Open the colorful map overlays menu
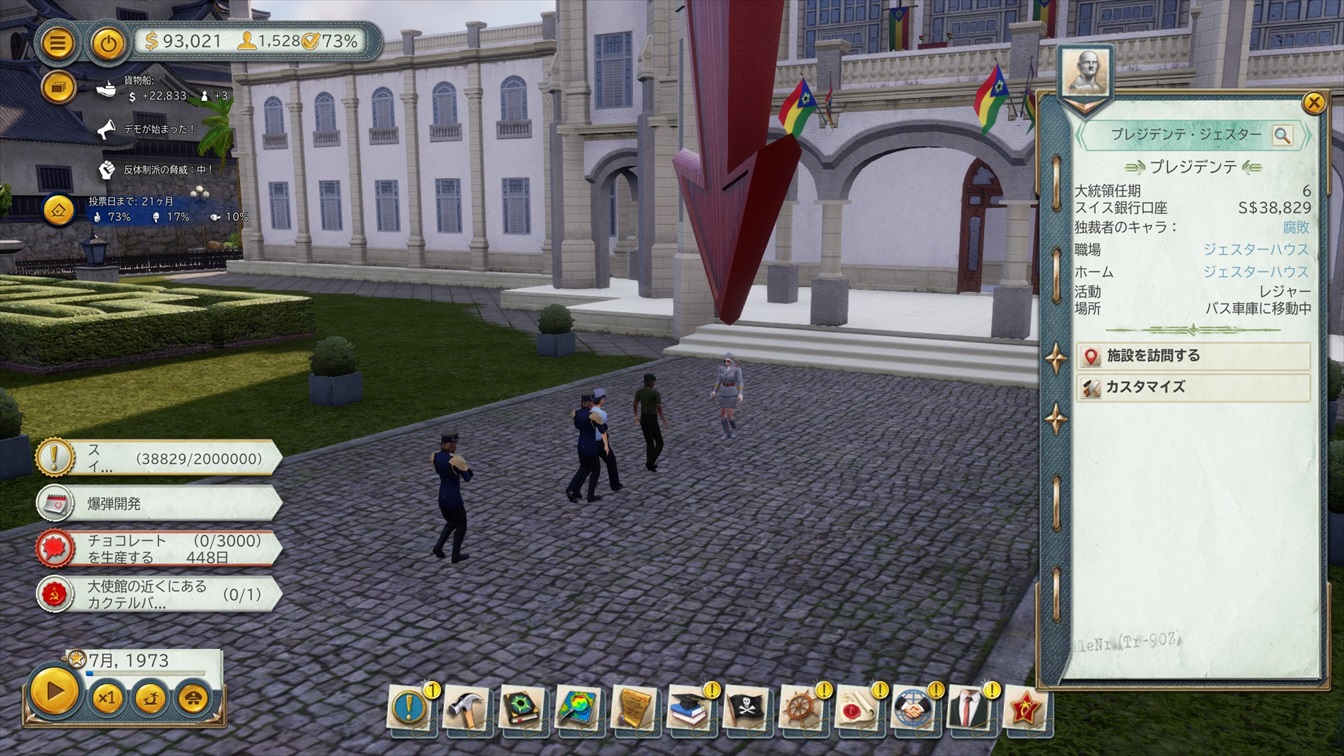 point(577,708)
